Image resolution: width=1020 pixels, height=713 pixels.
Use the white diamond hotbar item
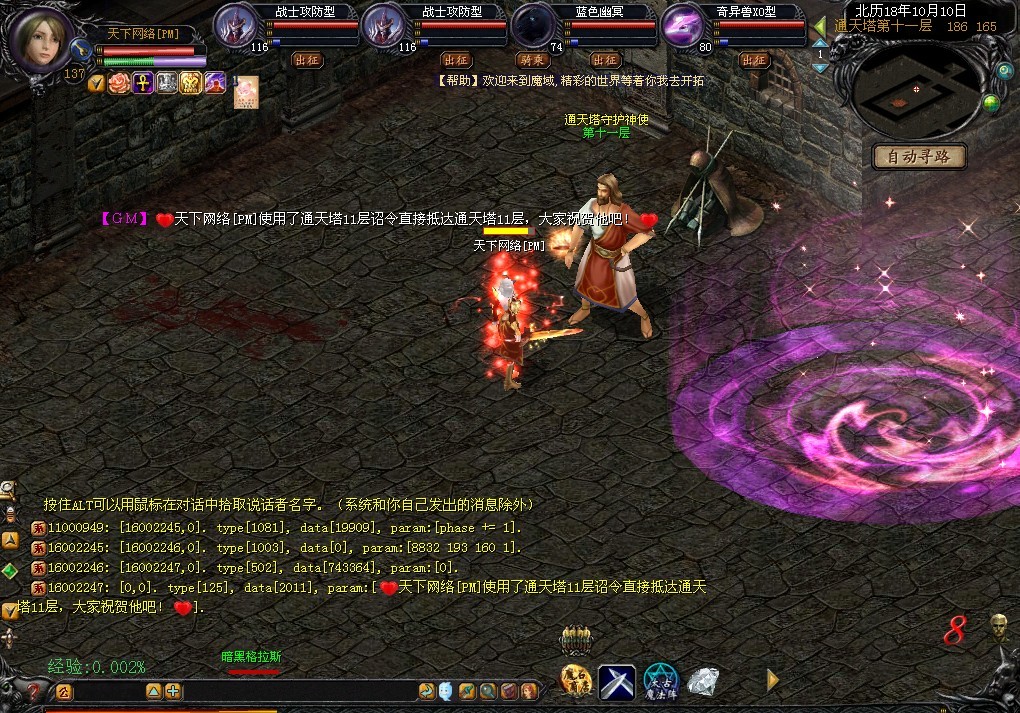(x=704, y=681)
